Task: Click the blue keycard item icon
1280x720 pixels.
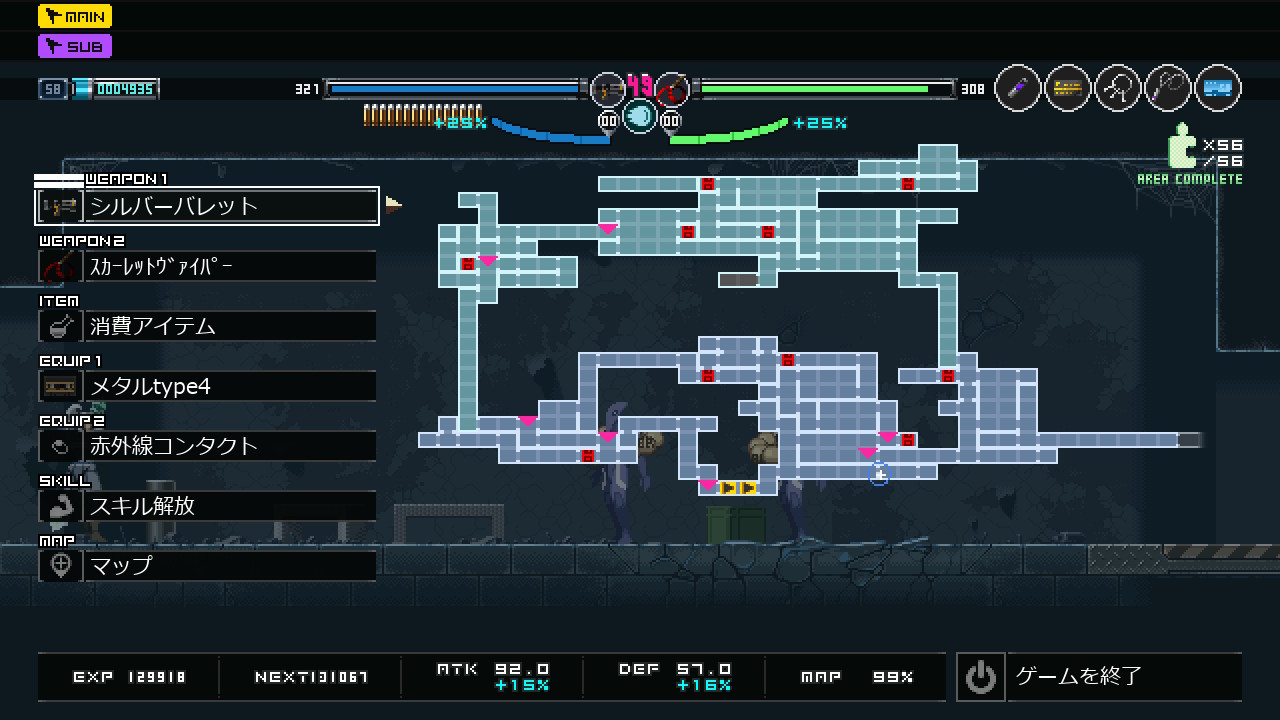Action: coord(1217,89)
